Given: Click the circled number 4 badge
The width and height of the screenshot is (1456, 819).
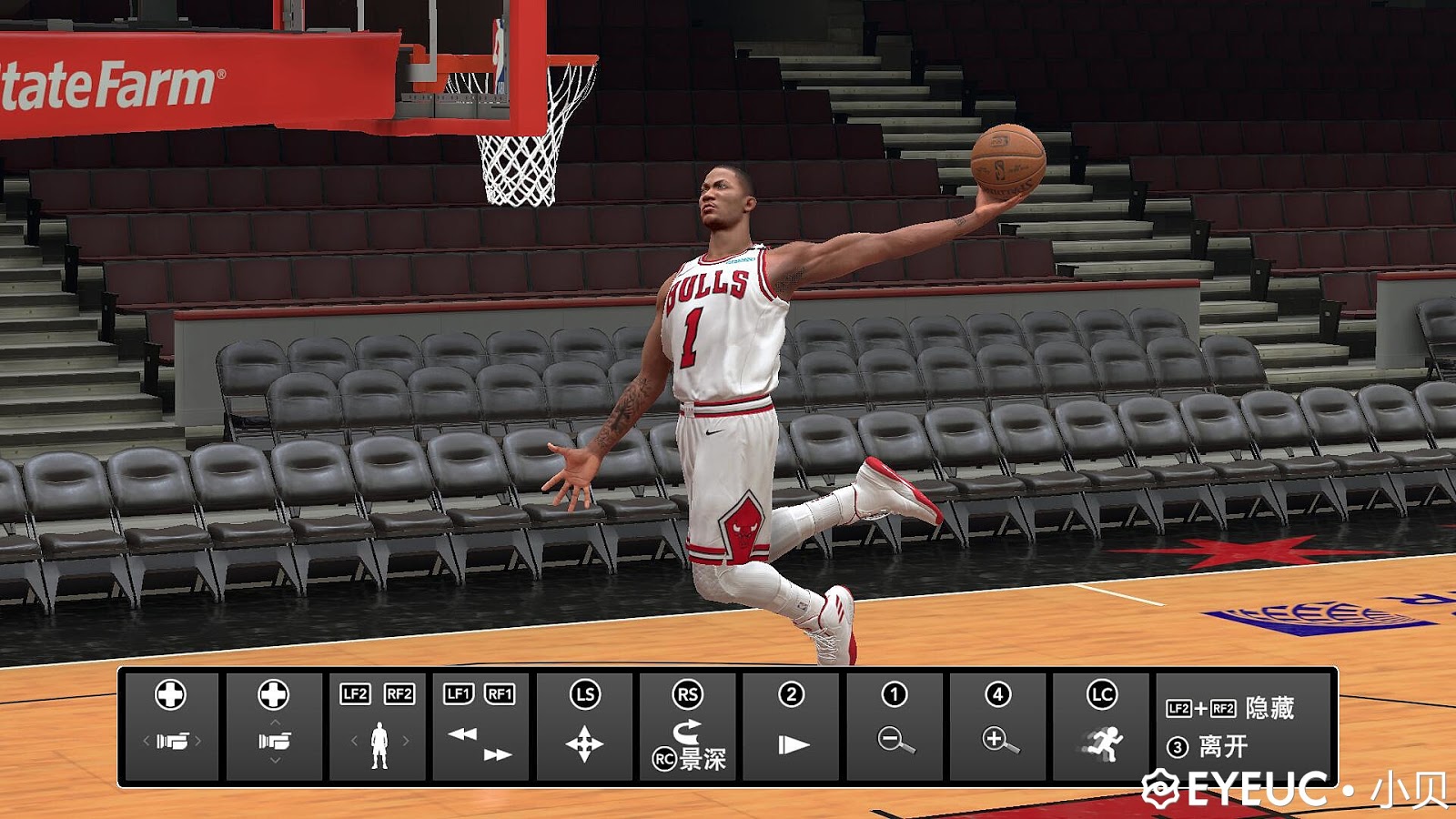Looking at the screenshot, I should click(x=997, y=693).
